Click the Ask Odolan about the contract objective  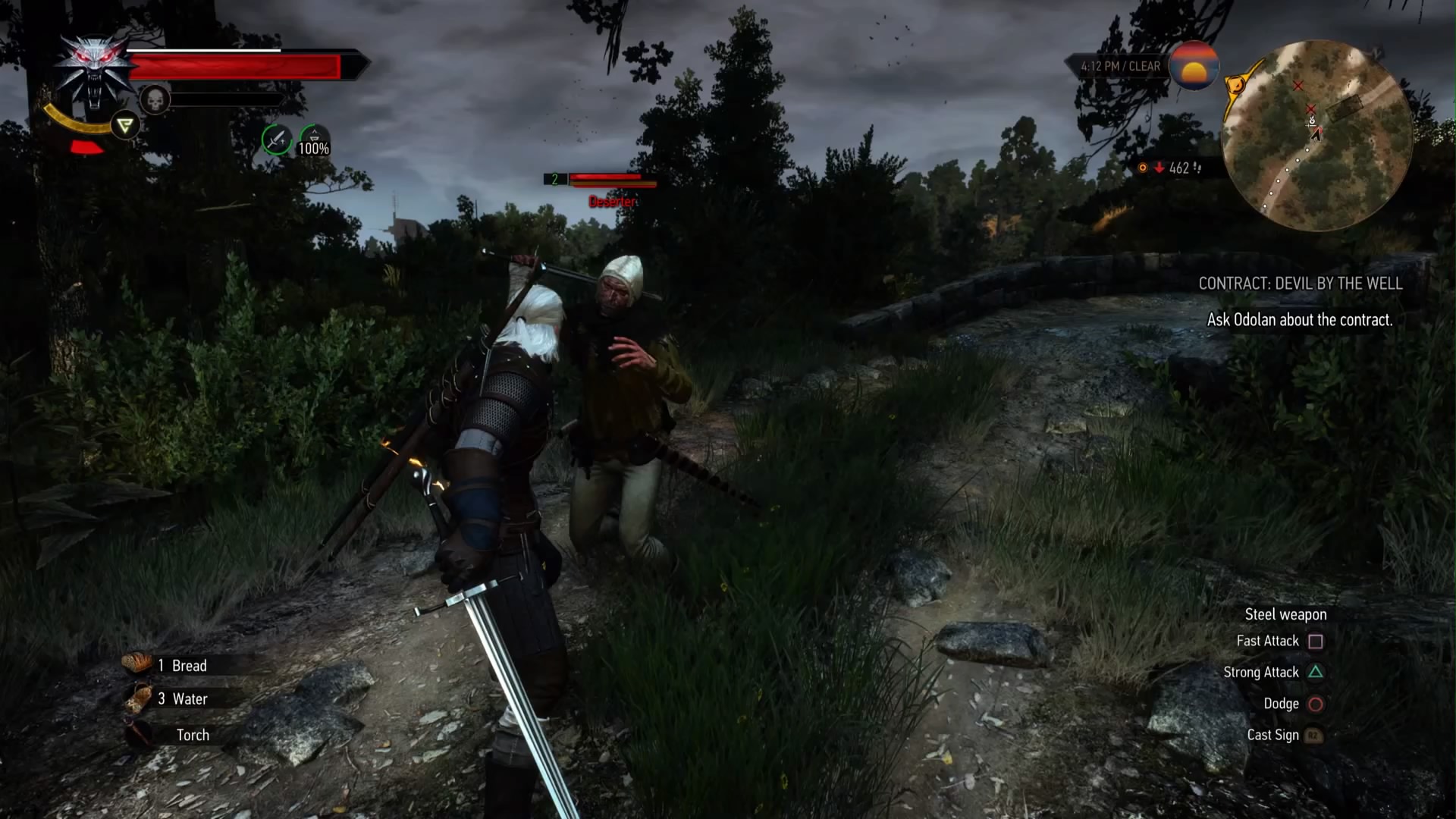pyautogui.click(x=1300, y=320)
